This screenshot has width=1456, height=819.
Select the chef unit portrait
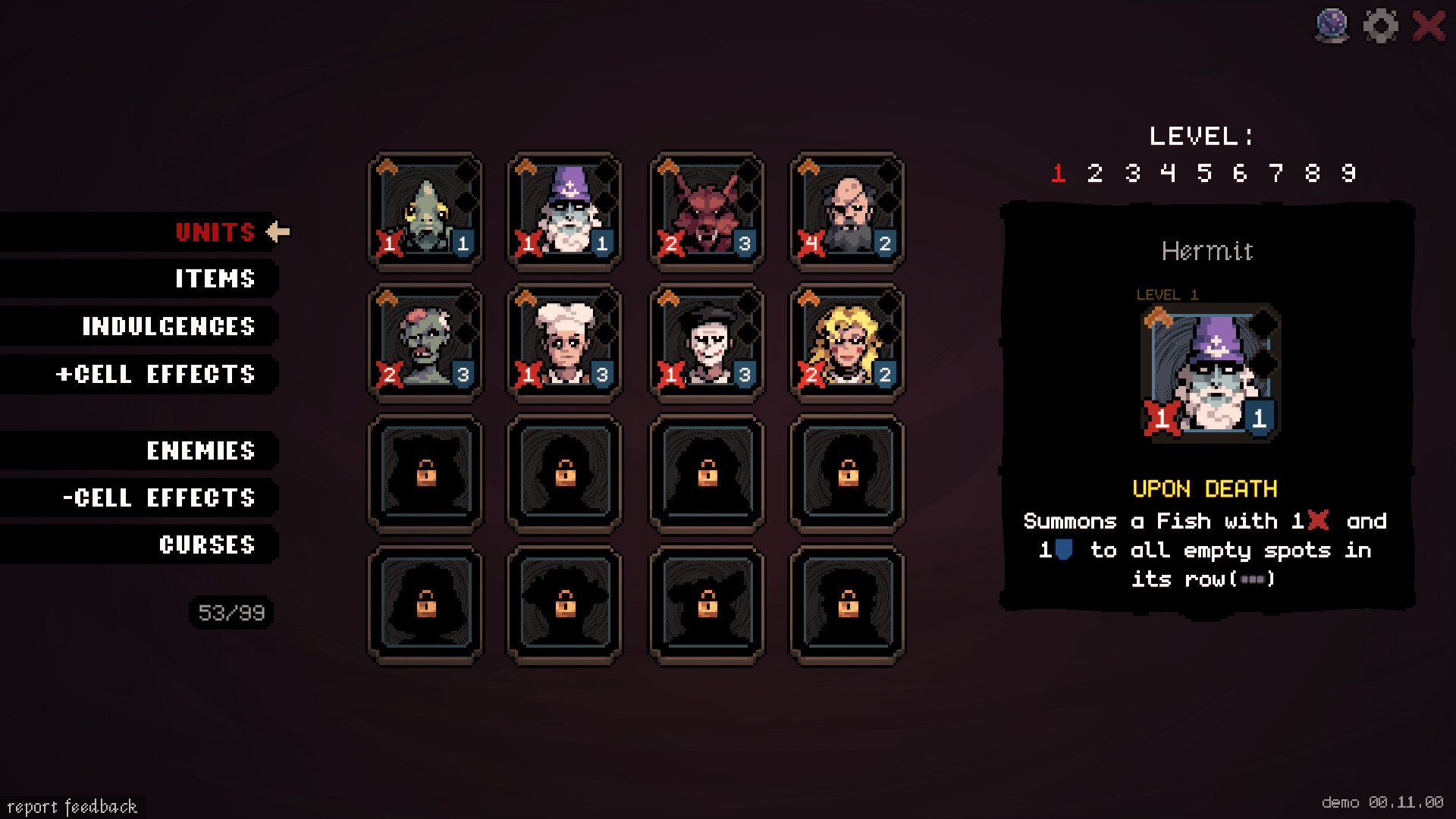[x=565, y=343]
